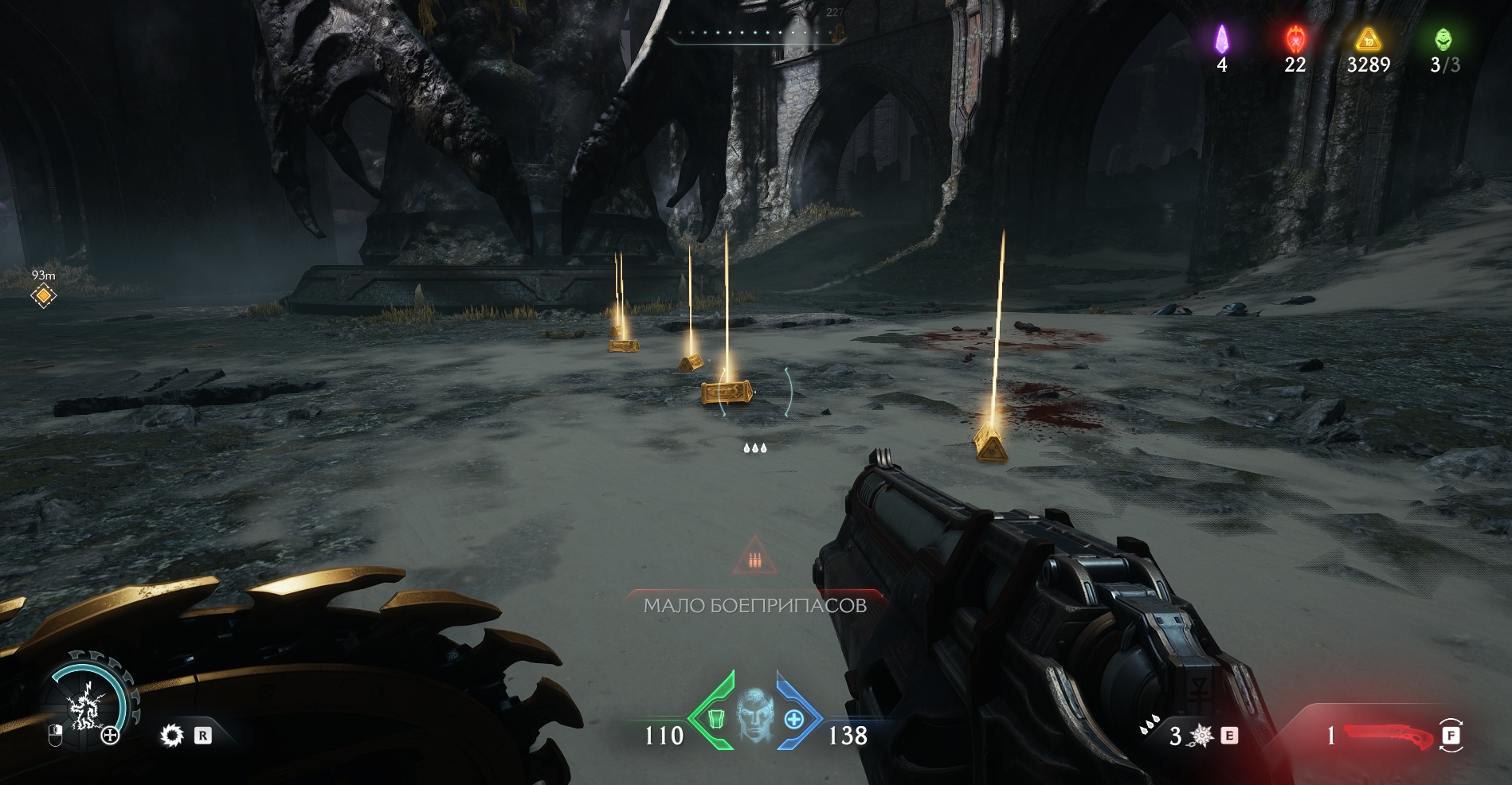Click the blue health cross icon
This screenshot has height=785, width=1512.
click(x=793, y=719)
